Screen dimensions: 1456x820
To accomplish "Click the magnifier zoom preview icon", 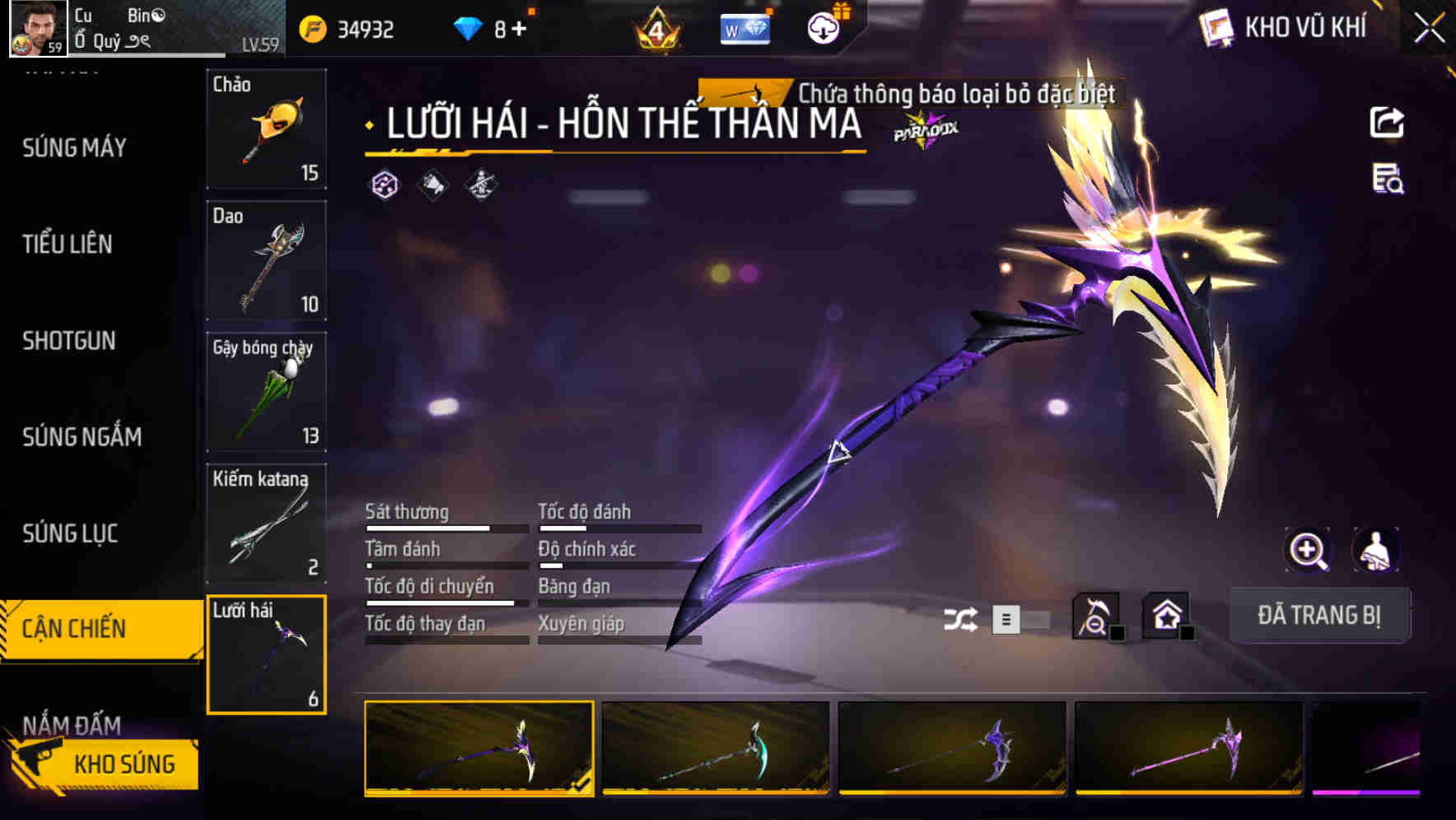I will click(x=1307, y=550).
